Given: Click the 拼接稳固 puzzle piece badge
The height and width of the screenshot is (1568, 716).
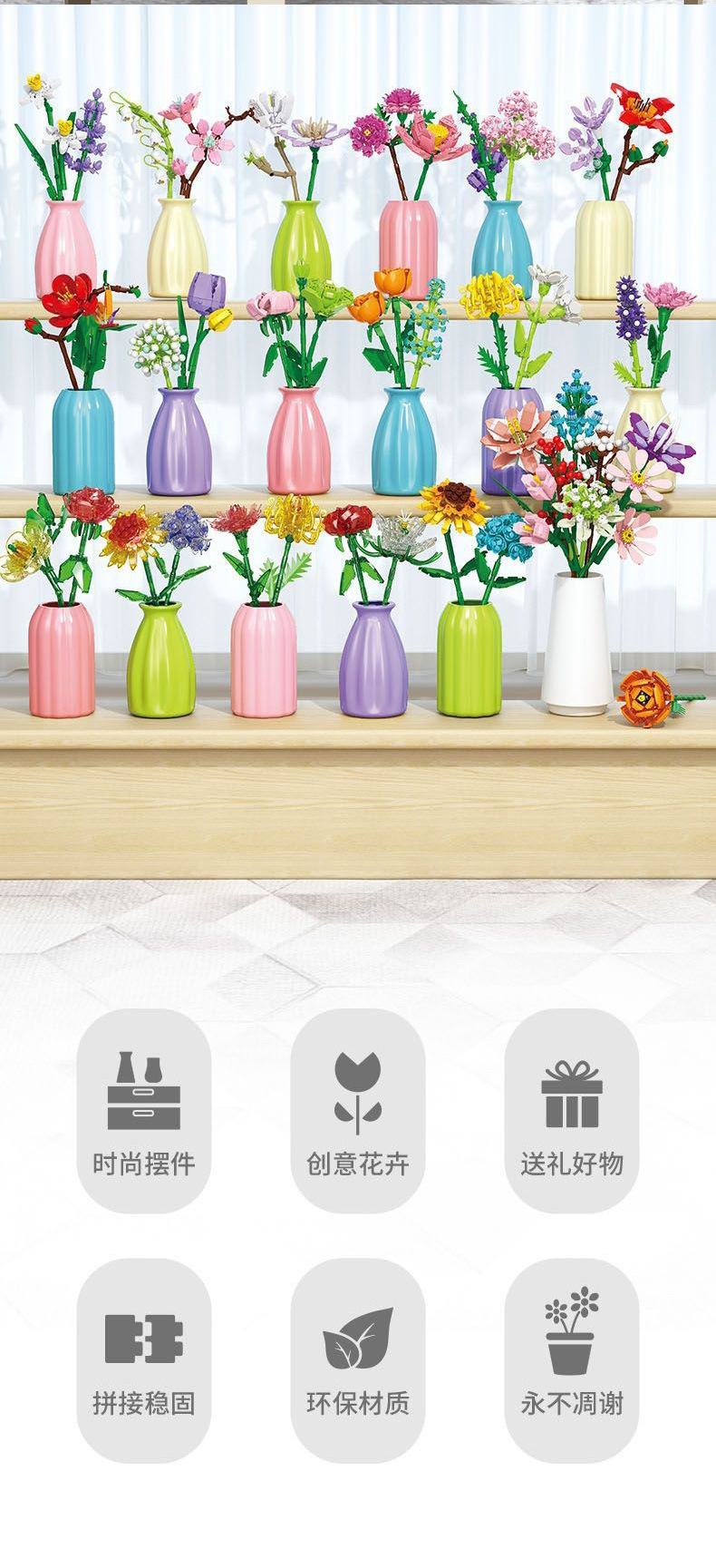Looking at the screenshot, I should point(144,1359).
